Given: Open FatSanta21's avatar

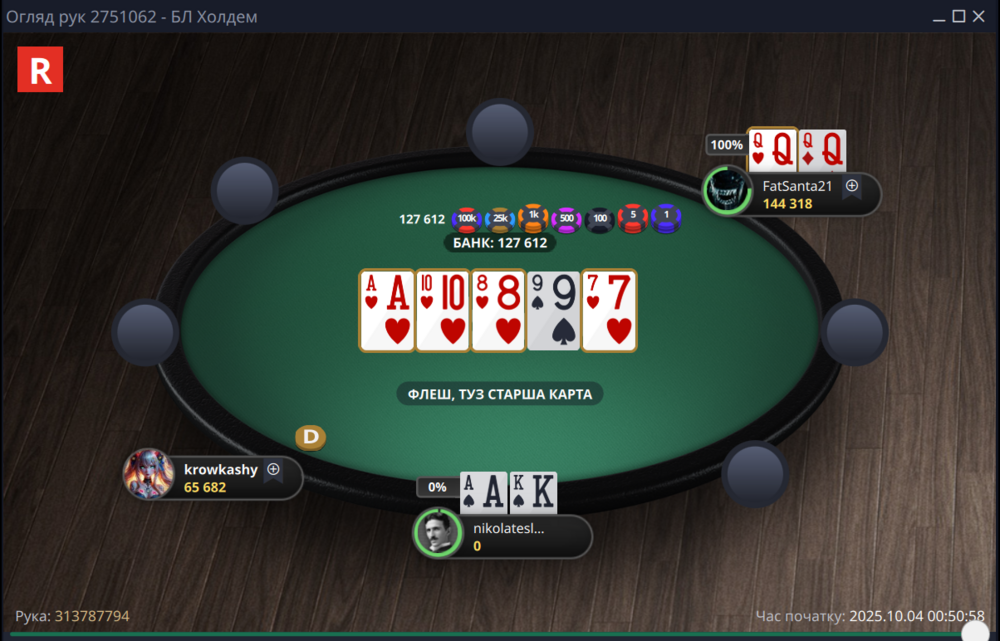Looking at the screenshot, I should click(x=727, y=190).
